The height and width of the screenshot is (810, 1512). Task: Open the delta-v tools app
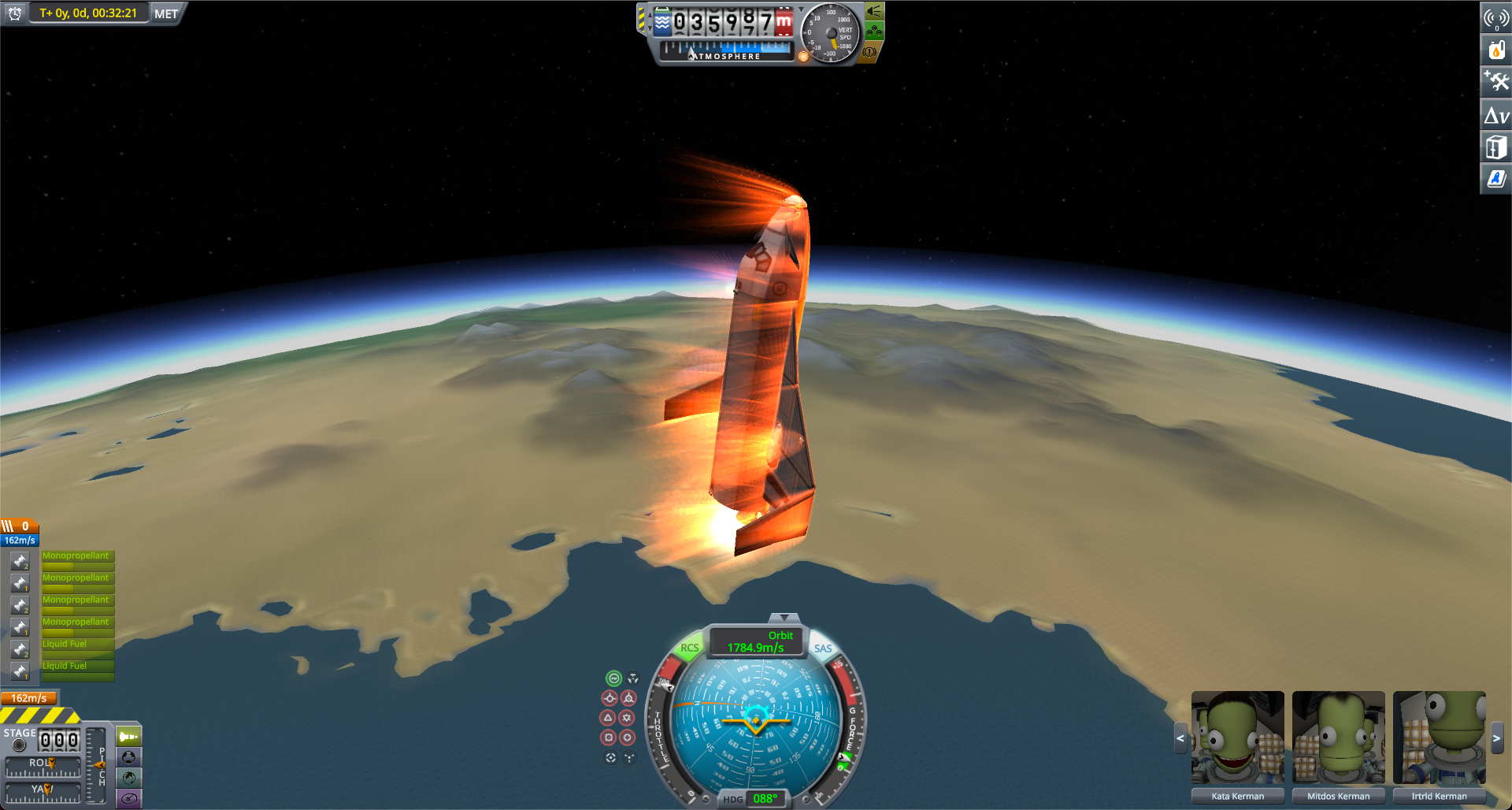click(1495, 116)
